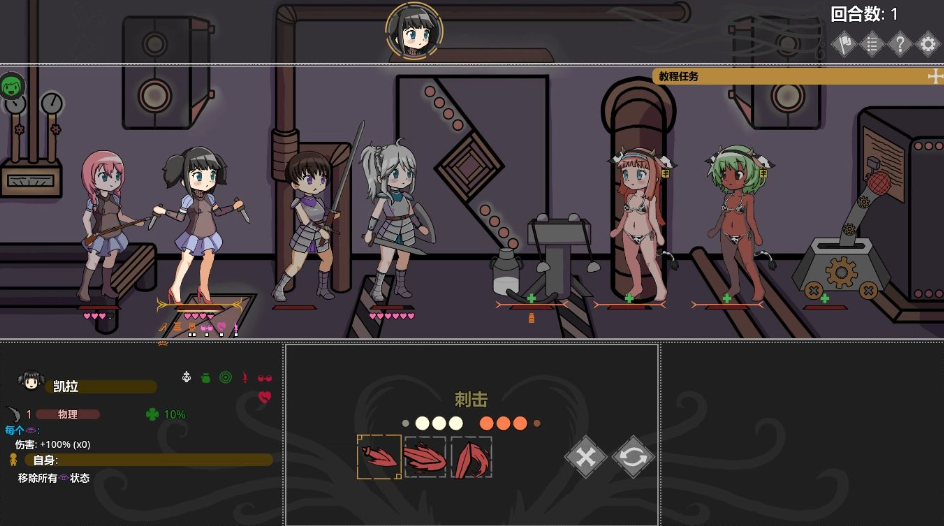Screen dimensions: 944x526
Task: Click the green target status icon
Action: [225, 378]
